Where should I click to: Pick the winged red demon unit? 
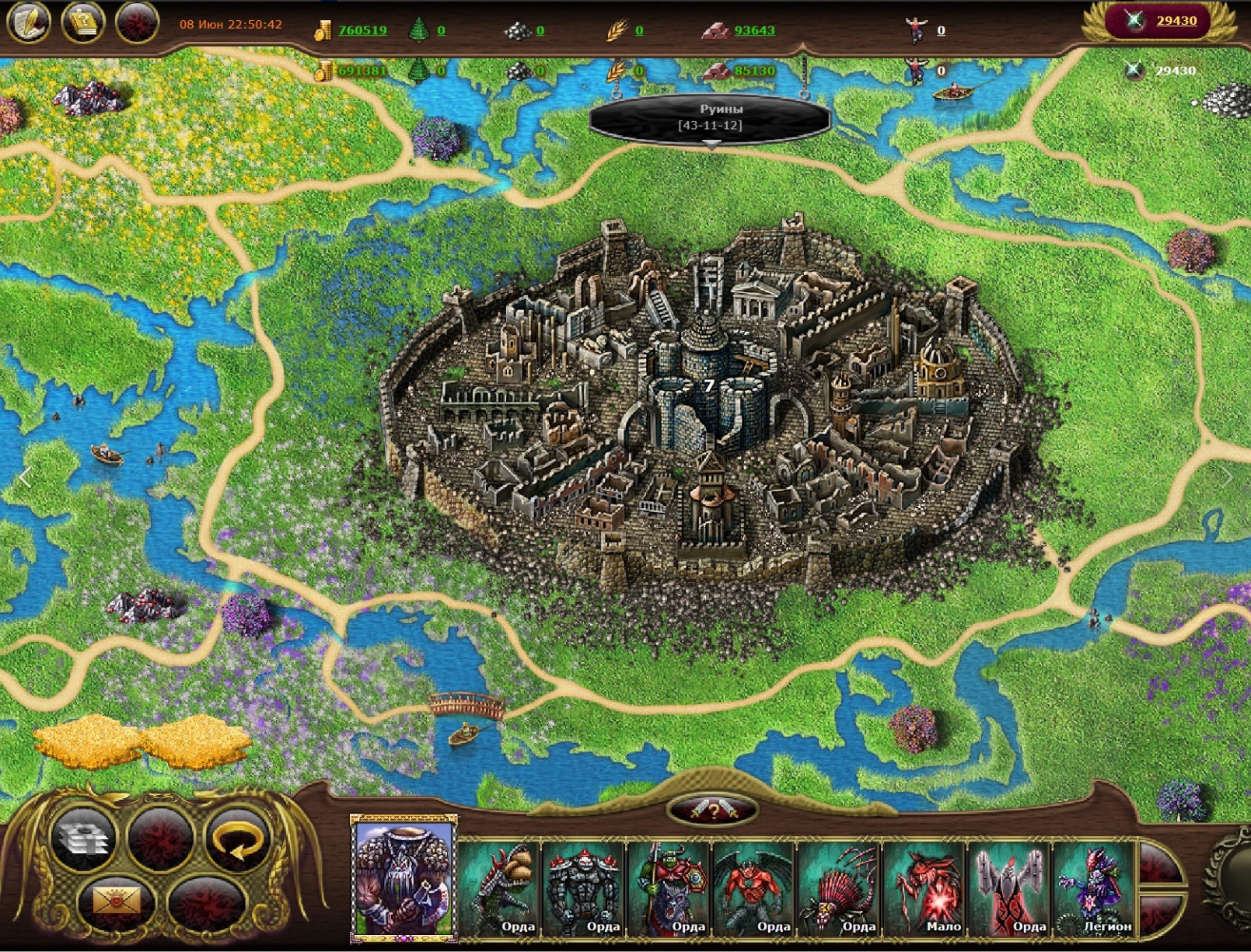(x=754, y=888)
